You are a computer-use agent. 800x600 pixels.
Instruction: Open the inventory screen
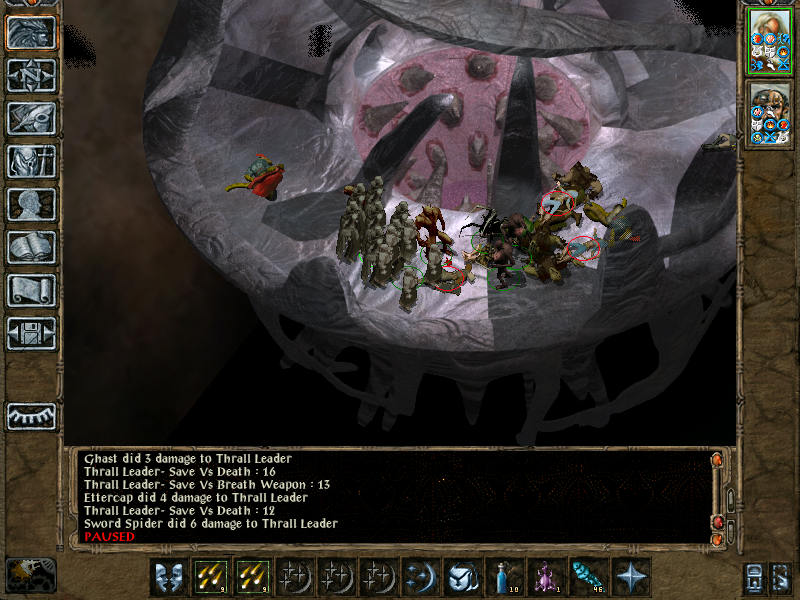(31, 161)
